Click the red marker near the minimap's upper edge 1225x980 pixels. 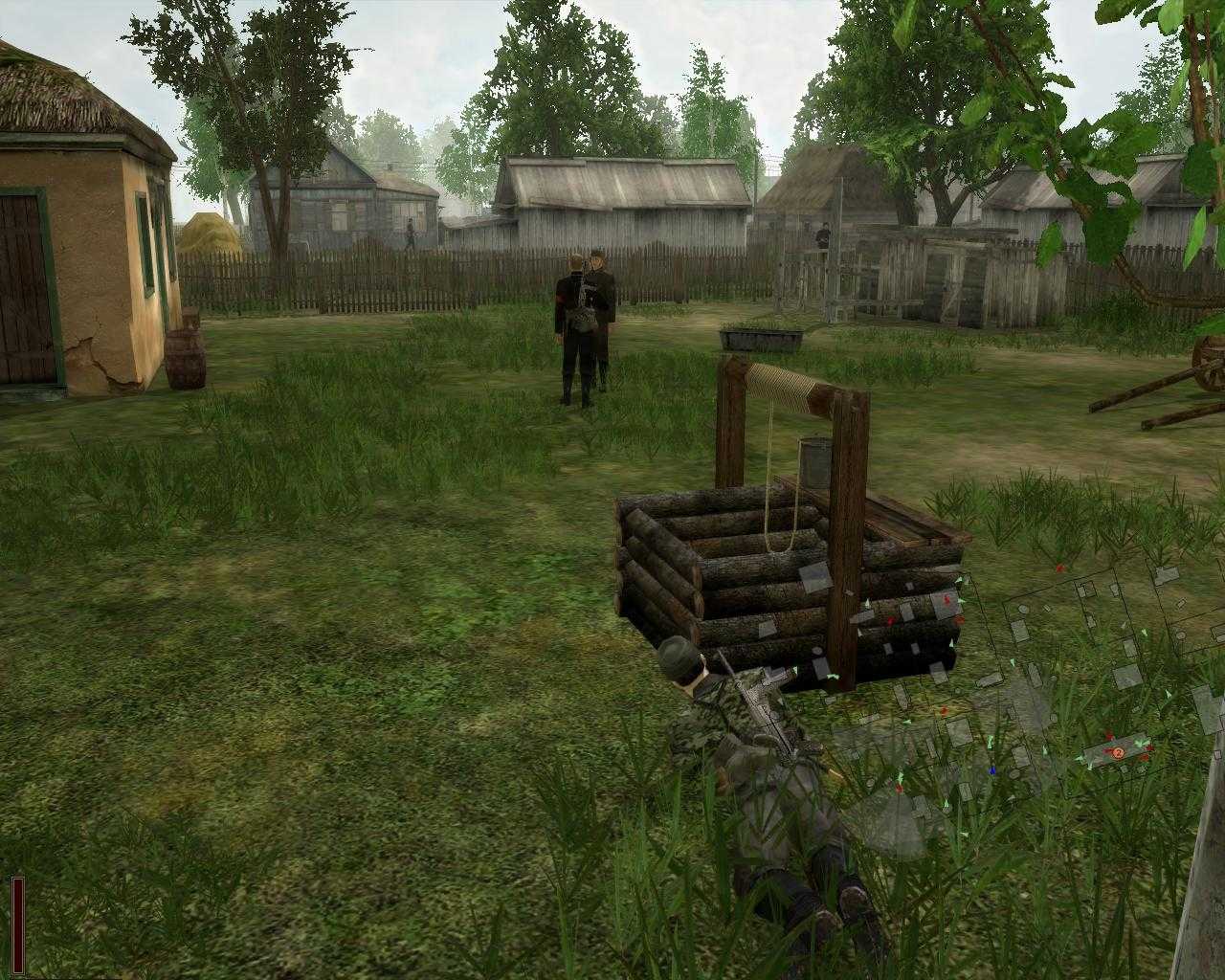(x=1060, y=567)
